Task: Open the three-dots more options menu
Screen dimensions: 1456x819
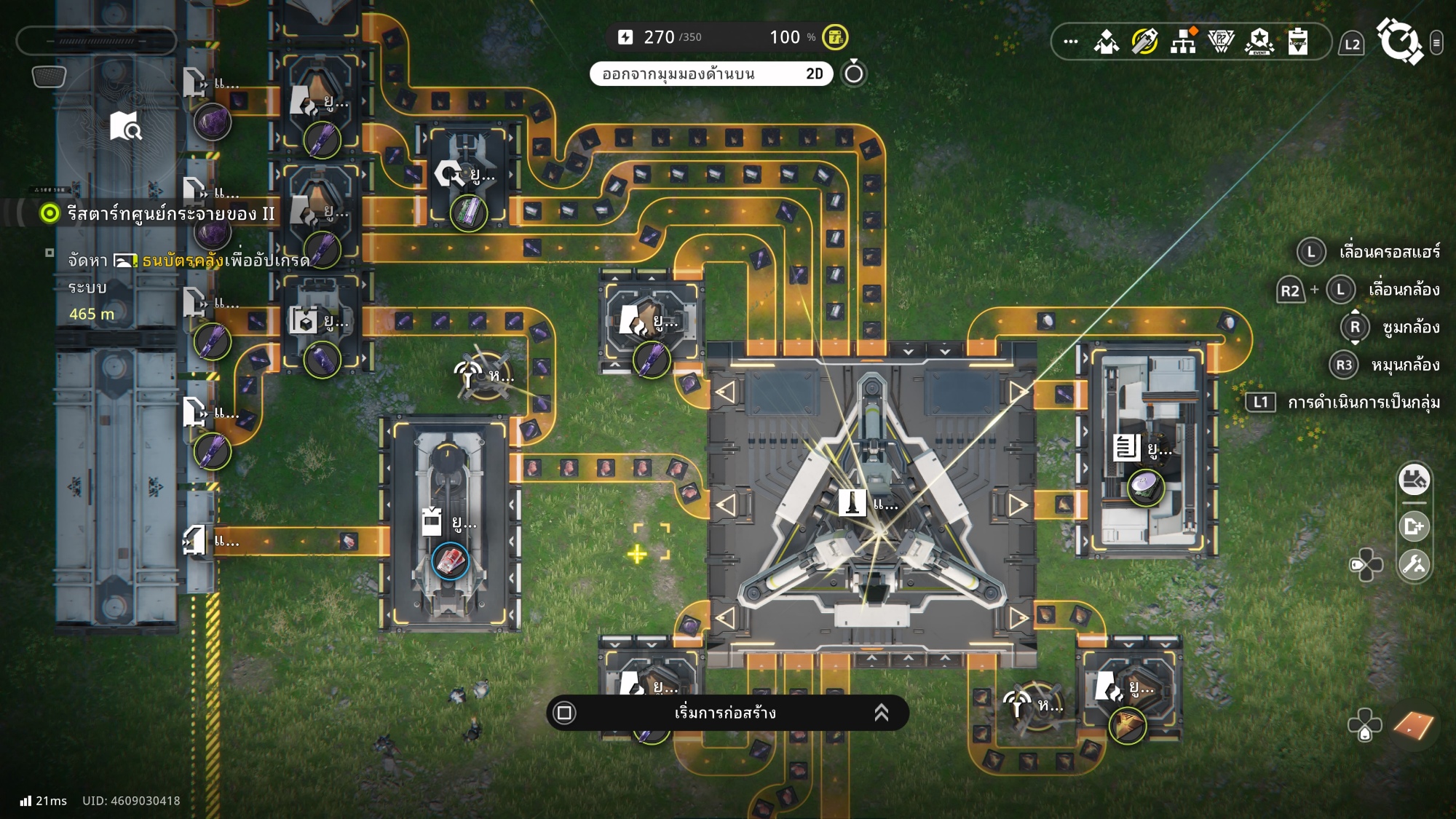Action: click(1071, 41)
